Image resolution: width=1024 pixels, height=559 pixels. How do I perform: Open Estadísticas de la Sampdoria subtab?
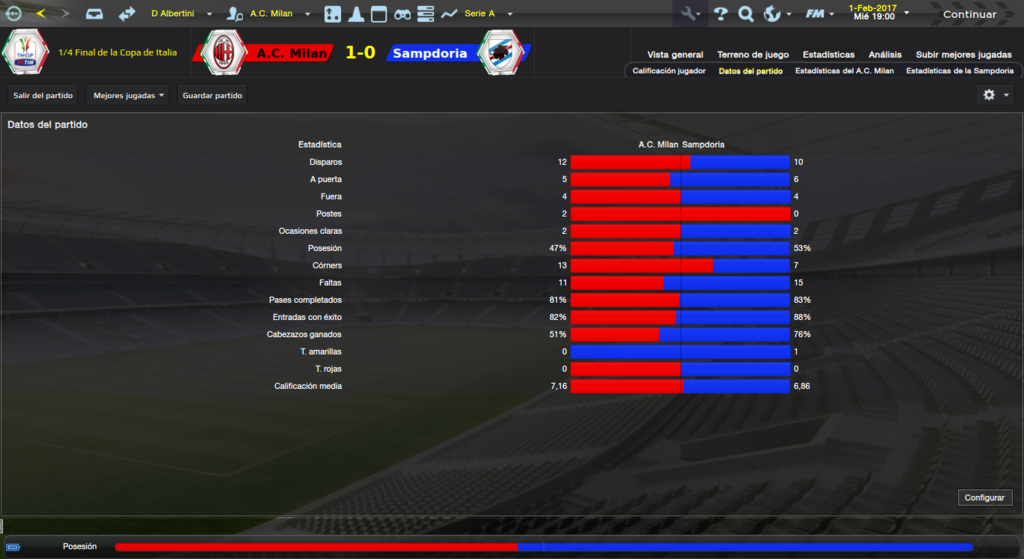pos(959,71)
